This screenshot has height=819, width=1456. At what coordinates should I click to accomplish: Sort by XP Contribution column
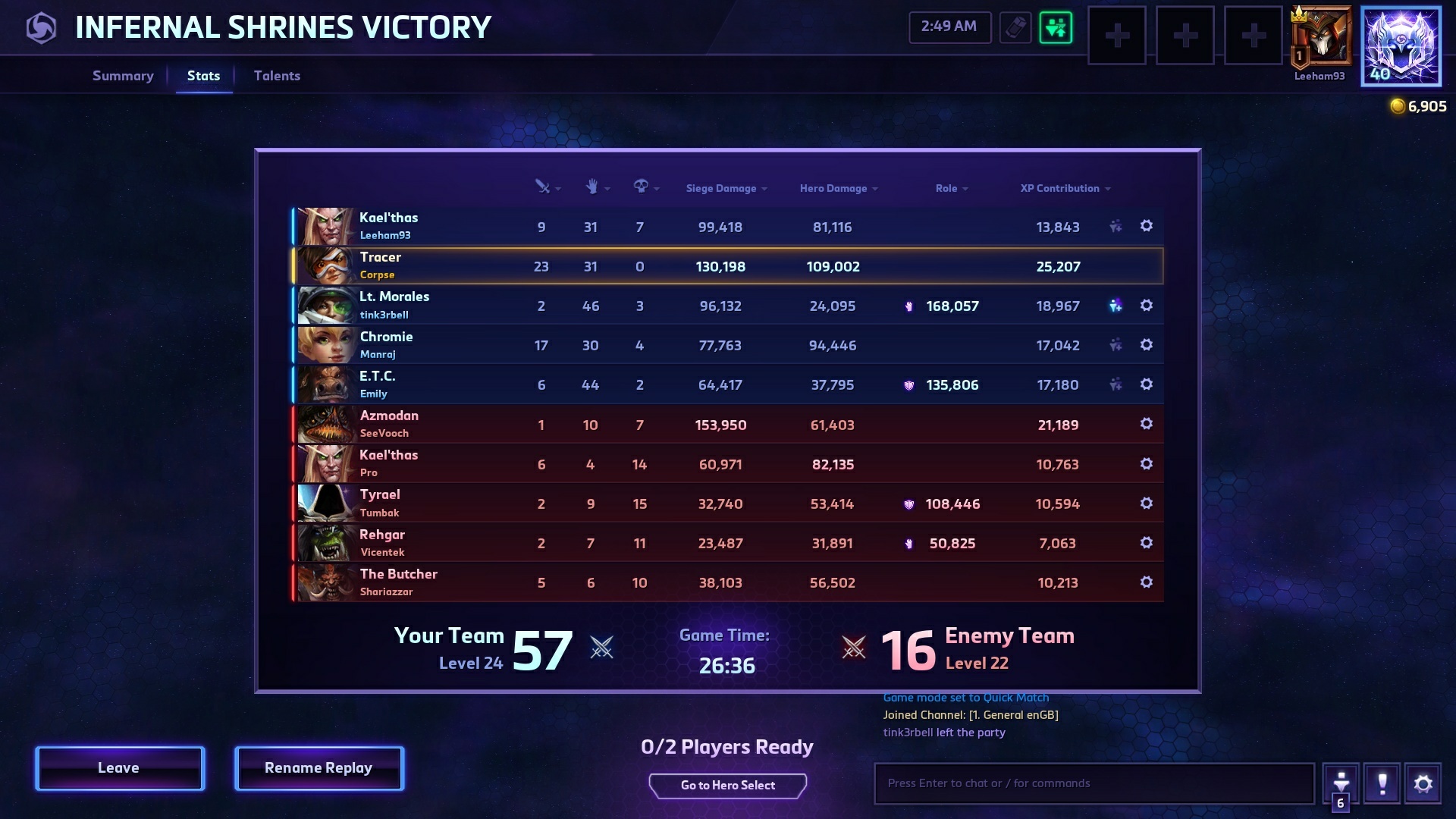tap(1065, 188)
